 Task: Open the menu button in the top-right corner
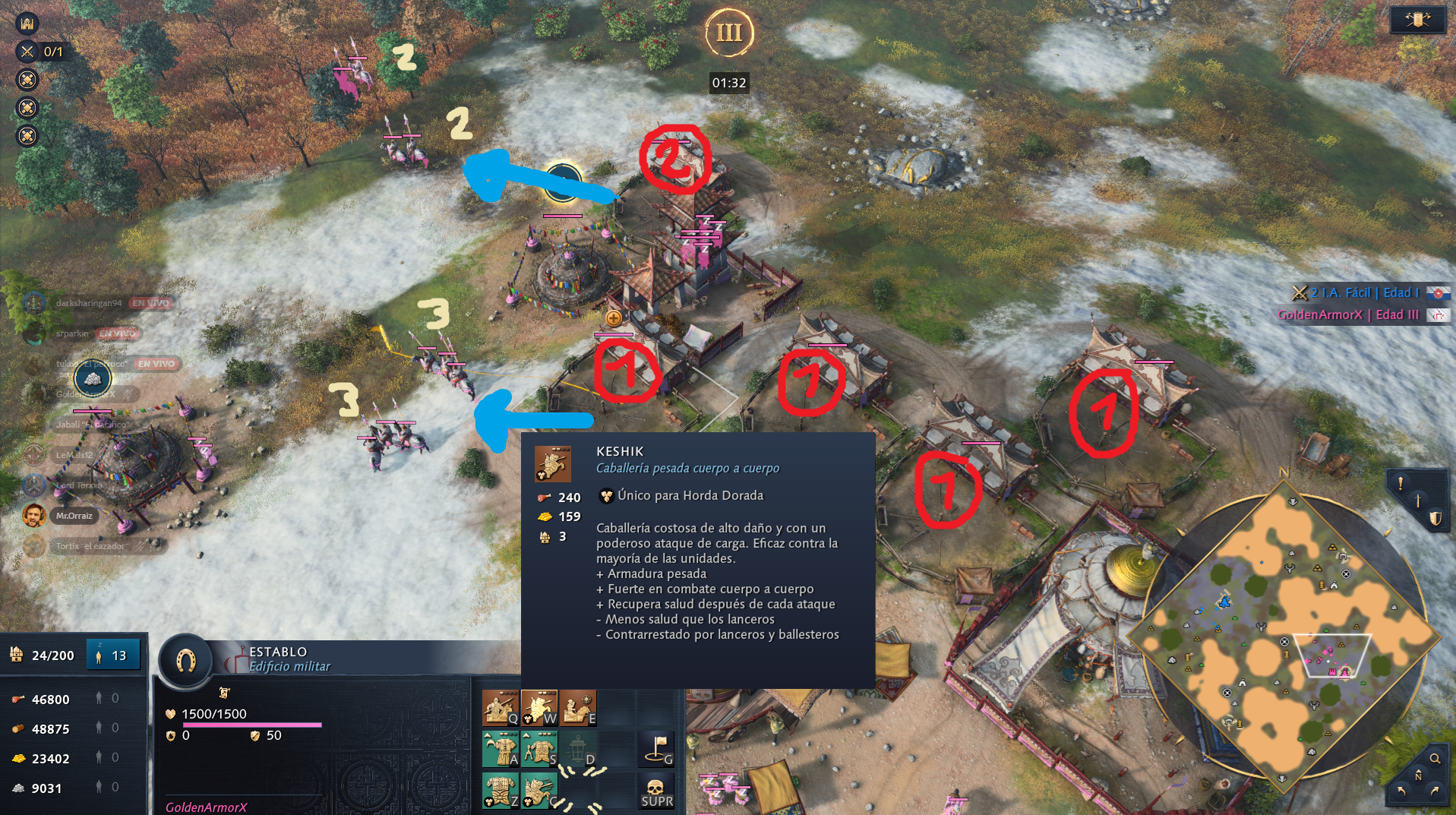pos(1417,20)
